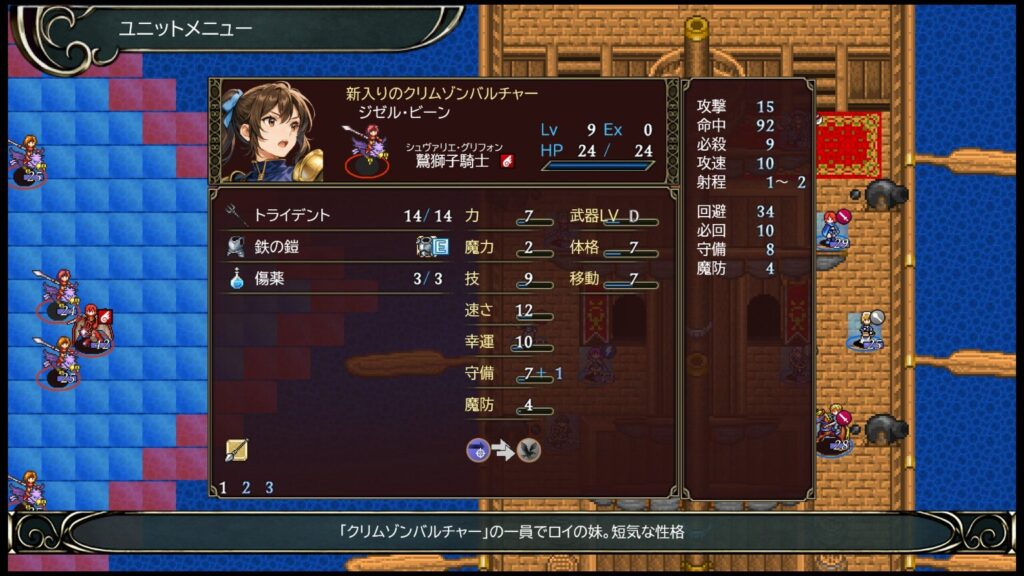
Task: Switch to unit menu page 2
Action: 246,488
